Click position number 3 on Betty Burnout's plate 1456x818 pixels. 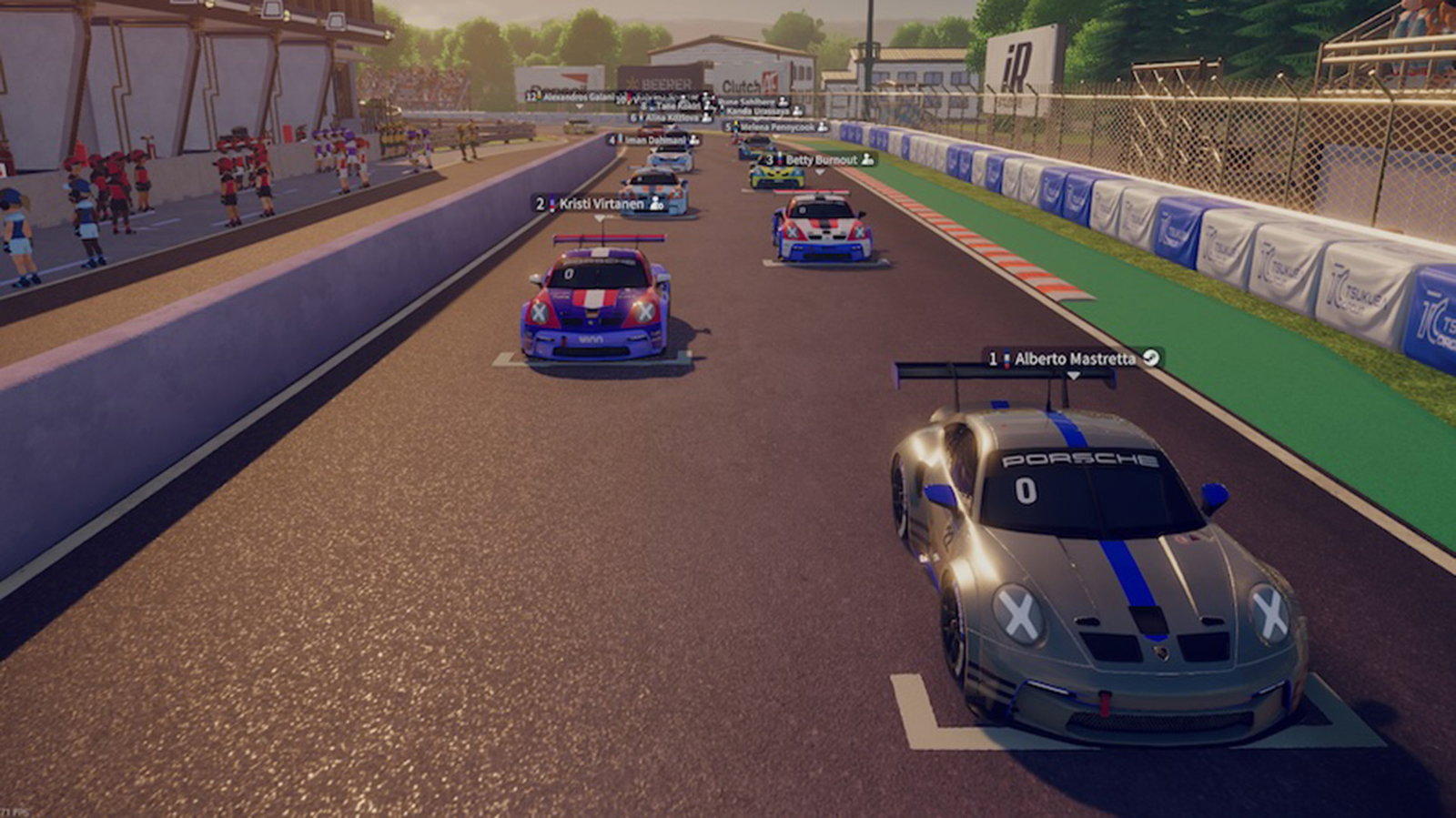pyautogui.click(x=769, y=159)
